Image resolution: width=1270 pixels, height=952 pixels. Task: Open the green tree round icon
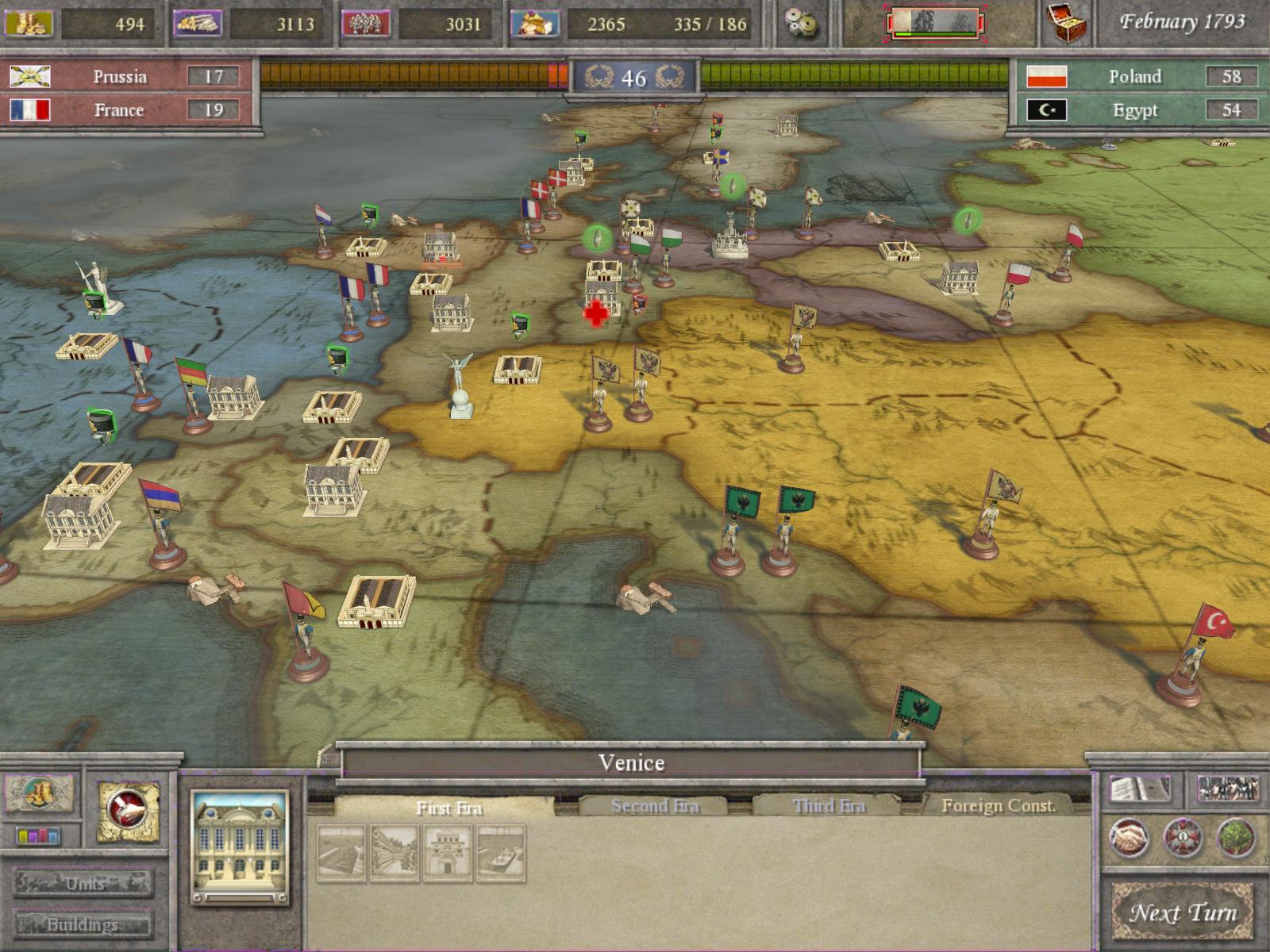pos(1236,838)
